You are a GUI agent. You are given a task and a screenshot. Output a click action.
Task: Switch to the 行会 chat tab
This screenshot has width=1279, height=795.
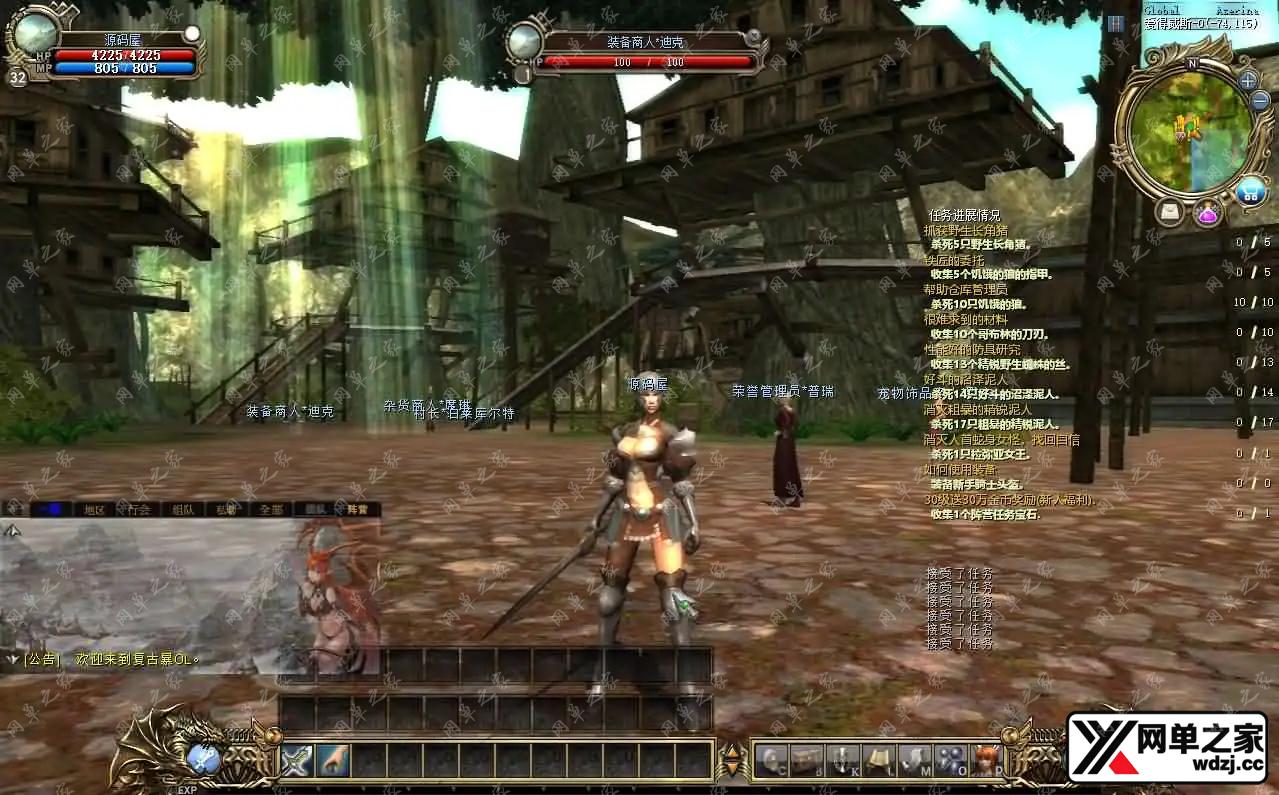tap(138, 509)
